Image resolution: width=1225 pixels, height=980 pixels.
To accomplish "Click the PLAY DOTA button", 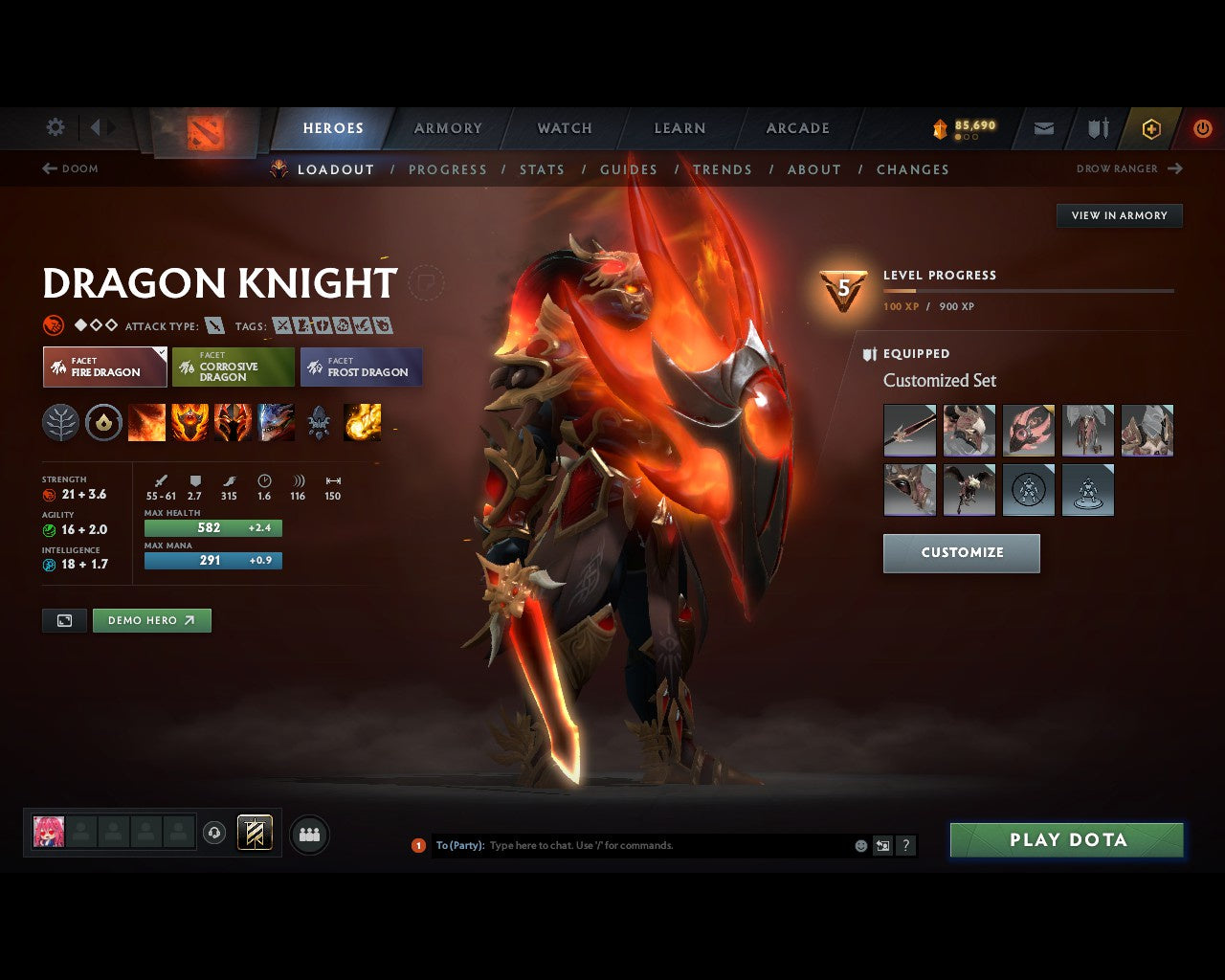I will [x=1066, y=839].
